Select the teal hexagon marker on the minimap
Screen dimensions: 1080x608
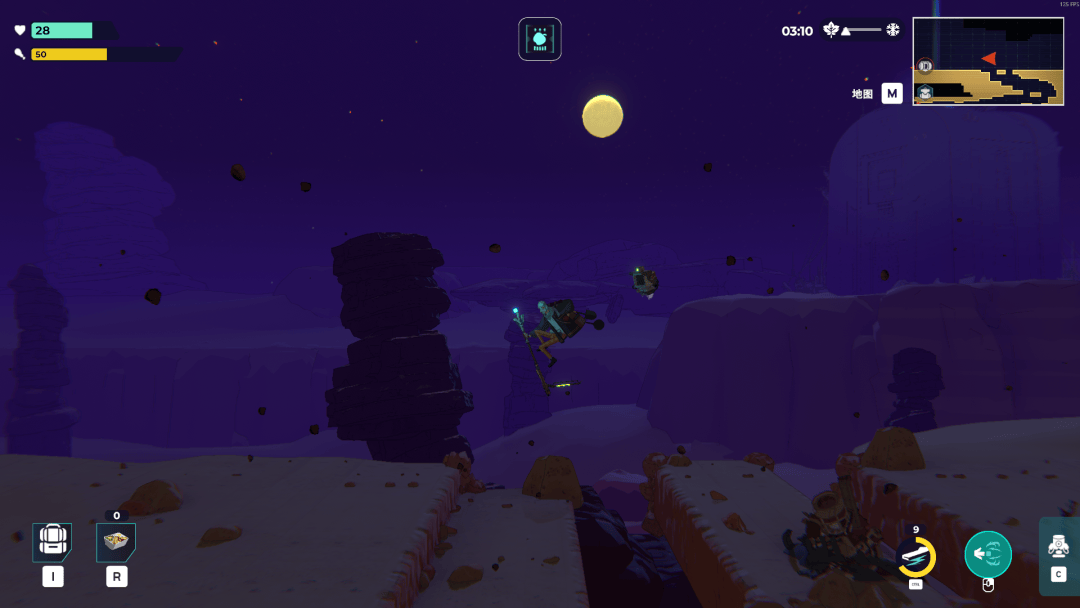click(x=925, y=93)
